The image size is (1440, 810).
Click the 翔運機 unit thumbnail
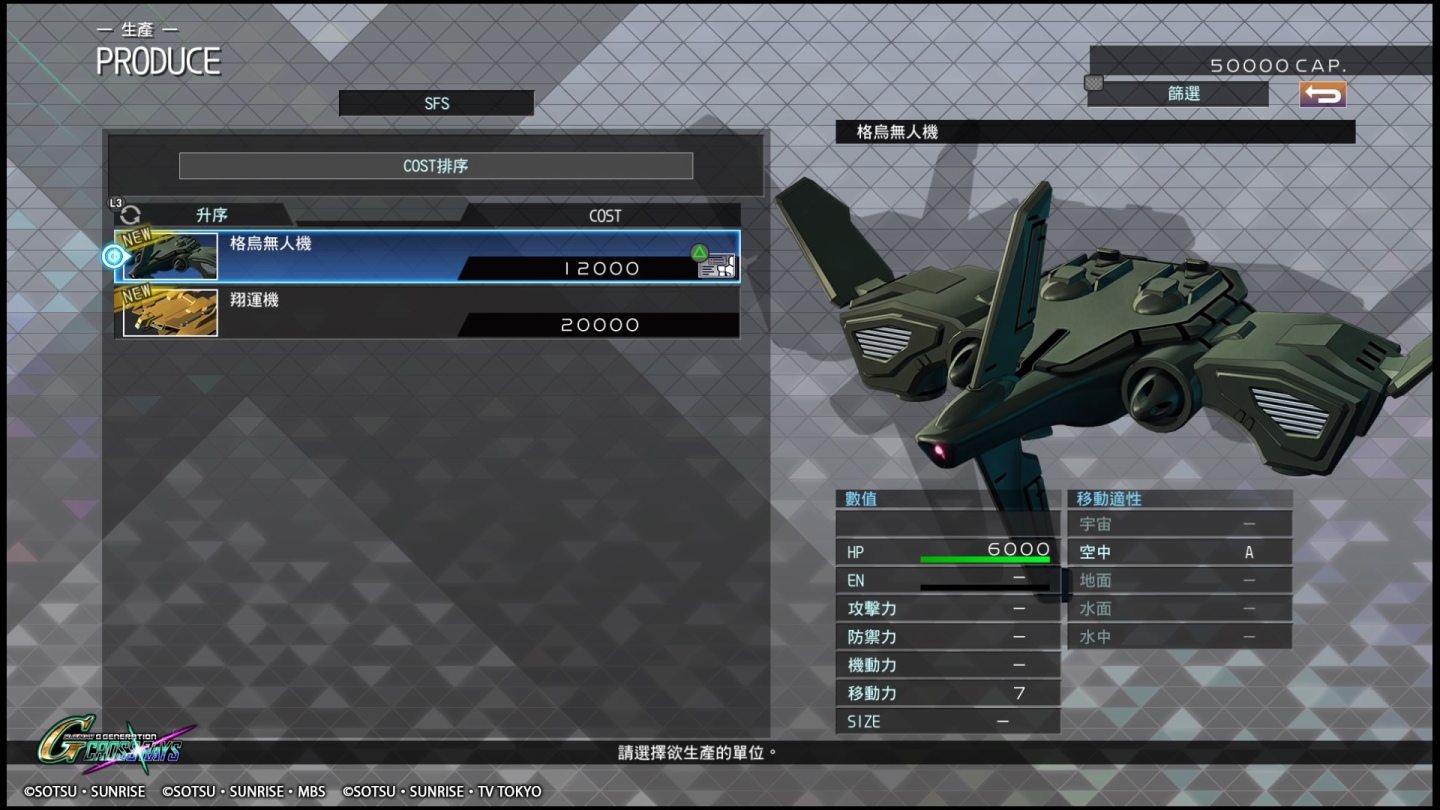point(168,312)
